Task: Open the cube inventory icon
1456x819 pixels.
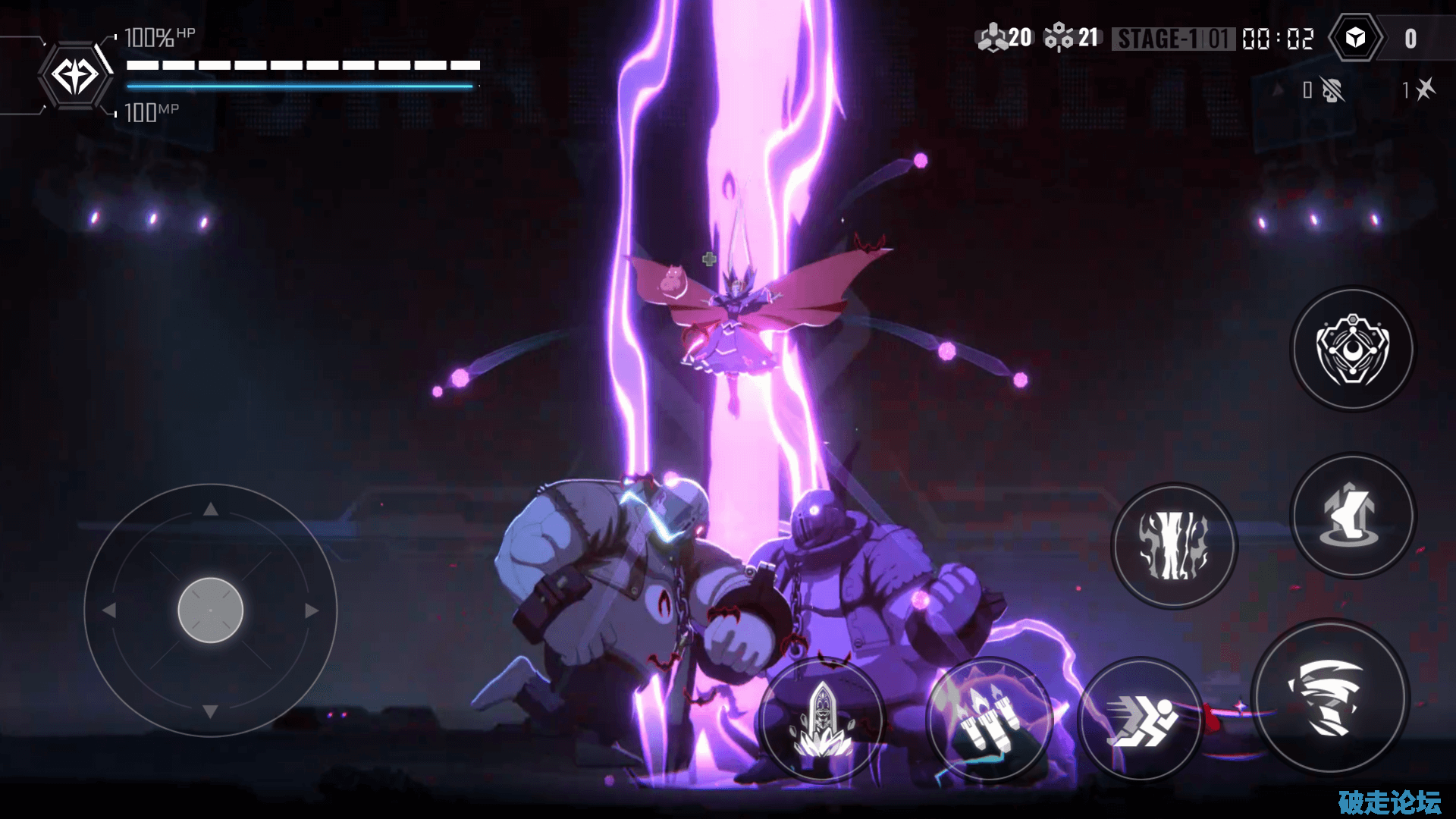Action: (1355, 38)
